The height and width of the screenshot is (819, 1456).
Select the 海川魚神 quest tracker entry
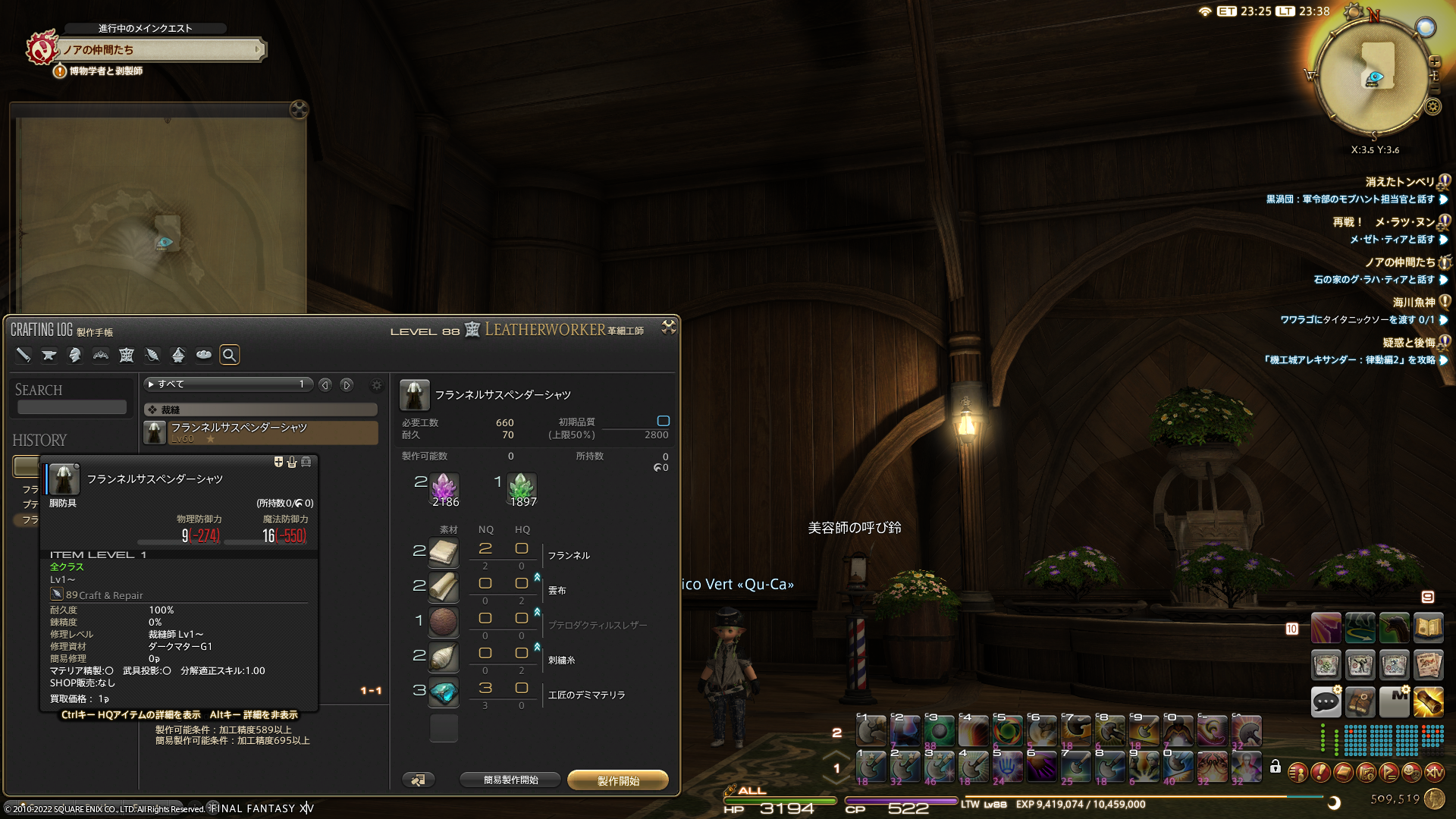click(1413, 303)
